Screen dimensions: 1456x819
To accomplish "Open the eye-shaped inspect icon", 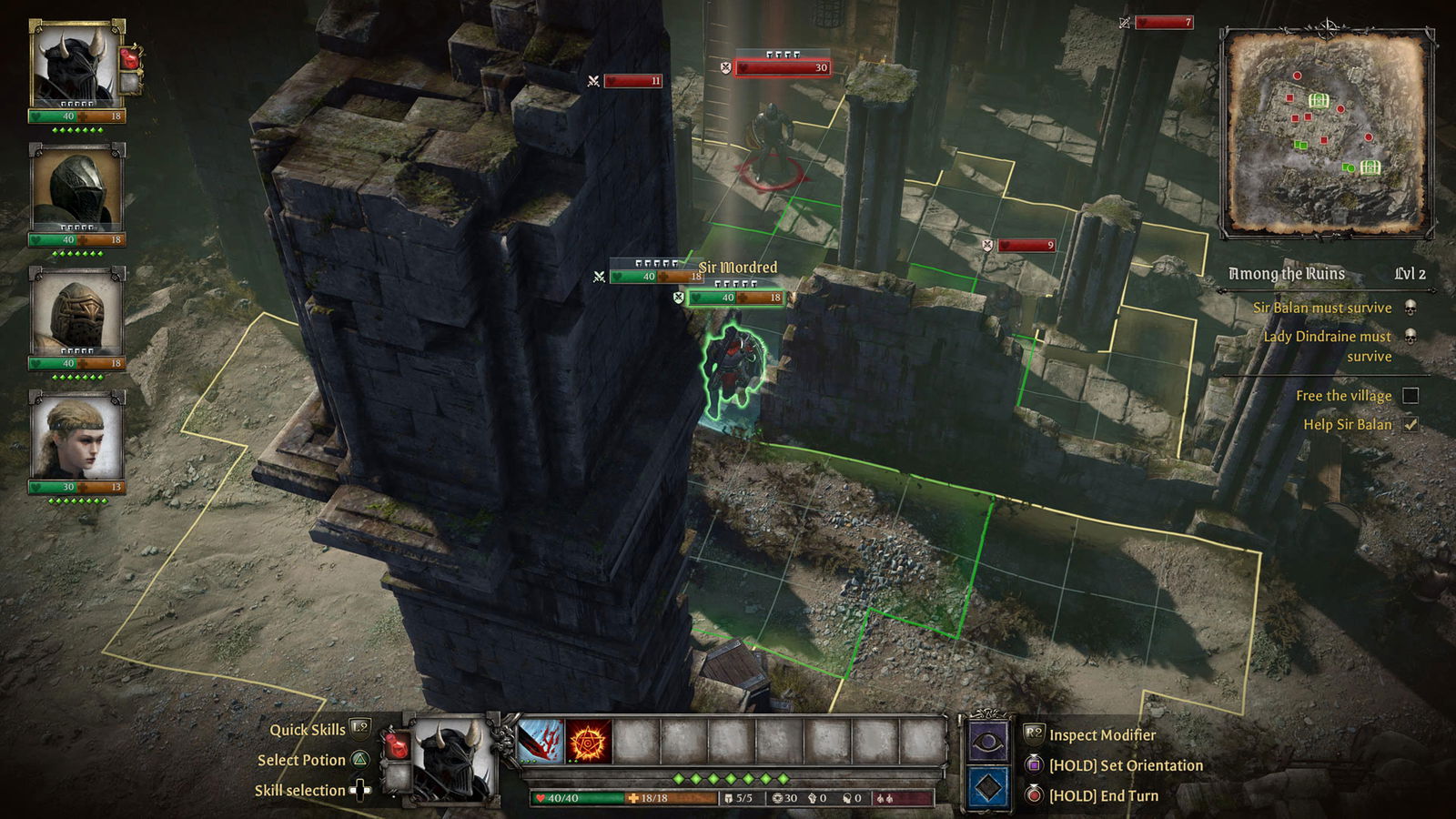I will (x=987, y=743).
